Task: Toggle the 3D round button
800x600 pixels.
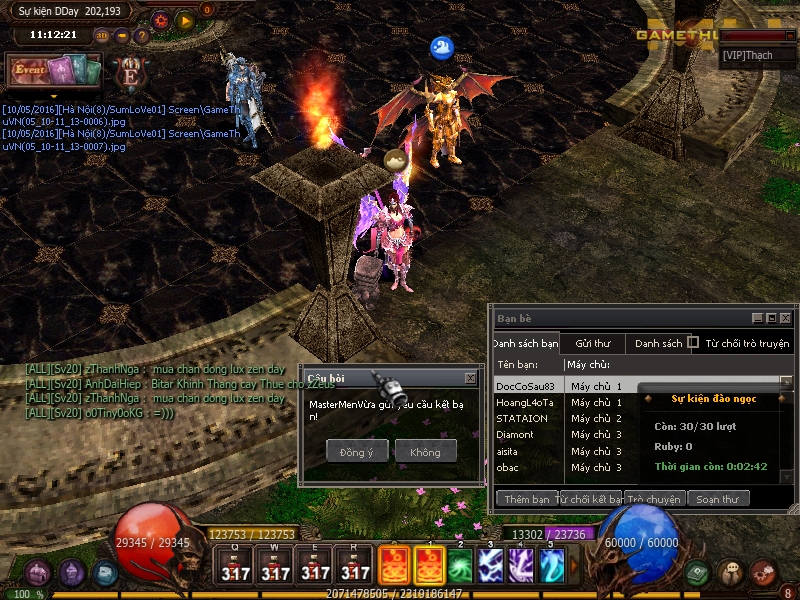Action: (102, 36)
